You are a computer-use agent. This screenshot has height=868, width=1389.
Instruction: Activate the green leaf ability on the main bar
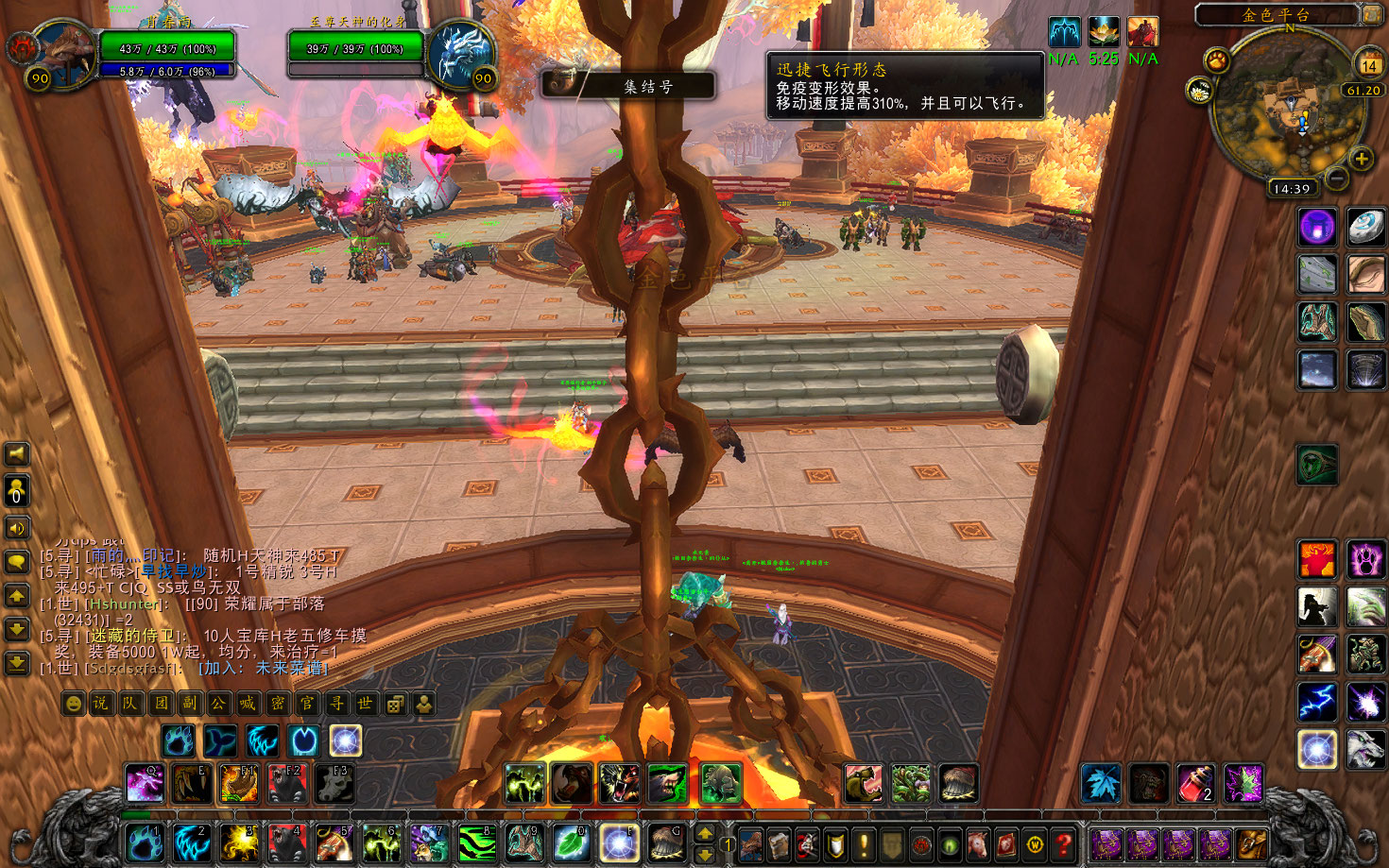(x=572, y=842)
